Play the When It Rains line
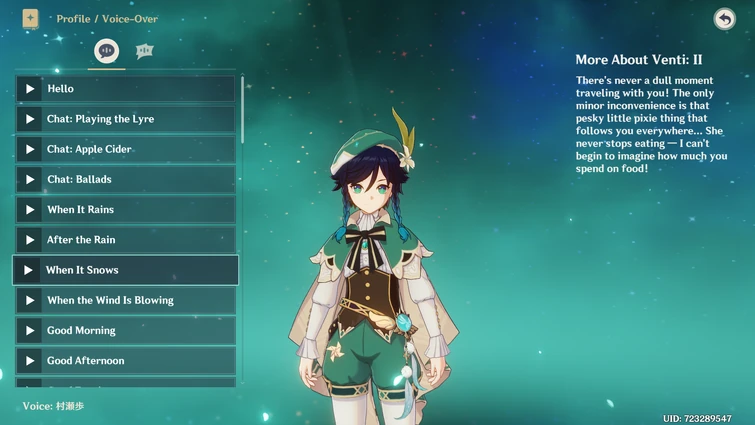 [x=31, y=210]
